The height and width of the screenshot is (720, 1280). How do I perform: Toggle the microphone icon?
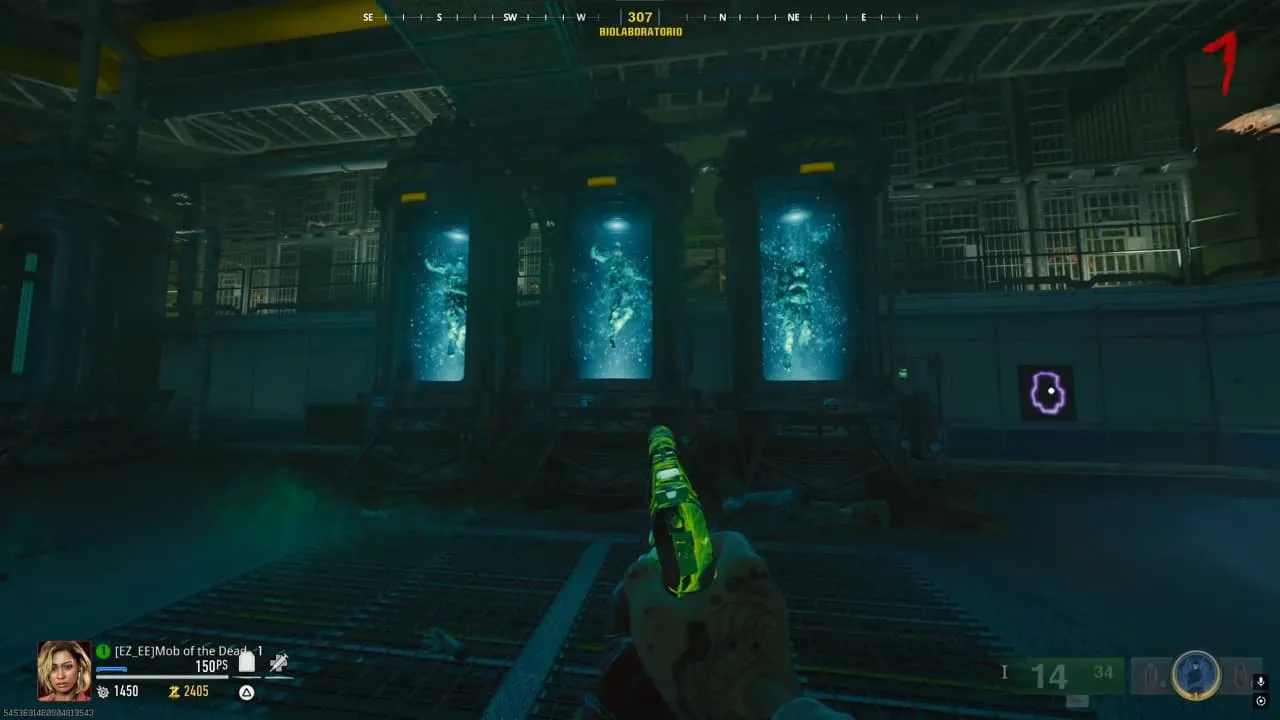1260,682
